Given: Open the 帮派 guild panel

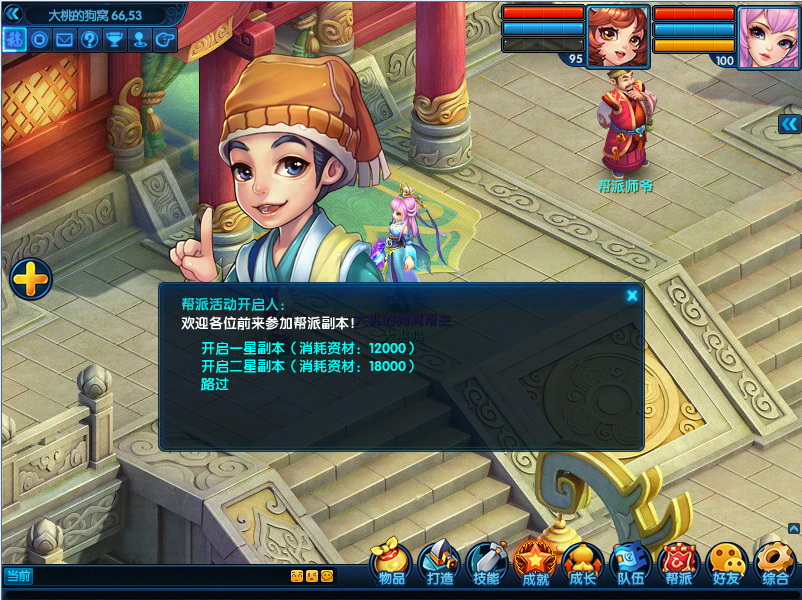Looking at the screenshot, I should tap(679, 564).
